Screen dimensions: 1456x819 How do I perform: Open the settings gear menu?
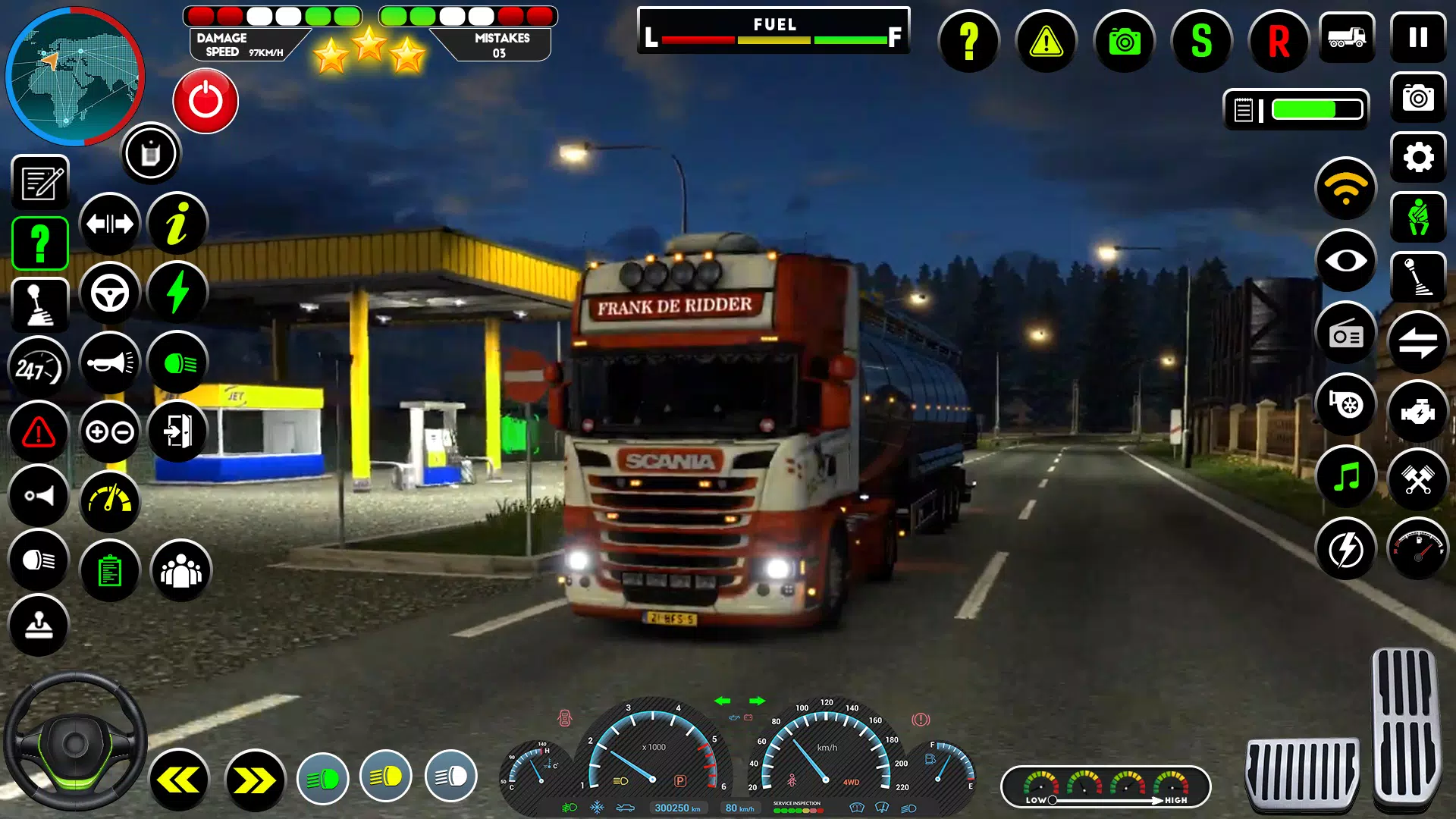tap(1418, 158)
